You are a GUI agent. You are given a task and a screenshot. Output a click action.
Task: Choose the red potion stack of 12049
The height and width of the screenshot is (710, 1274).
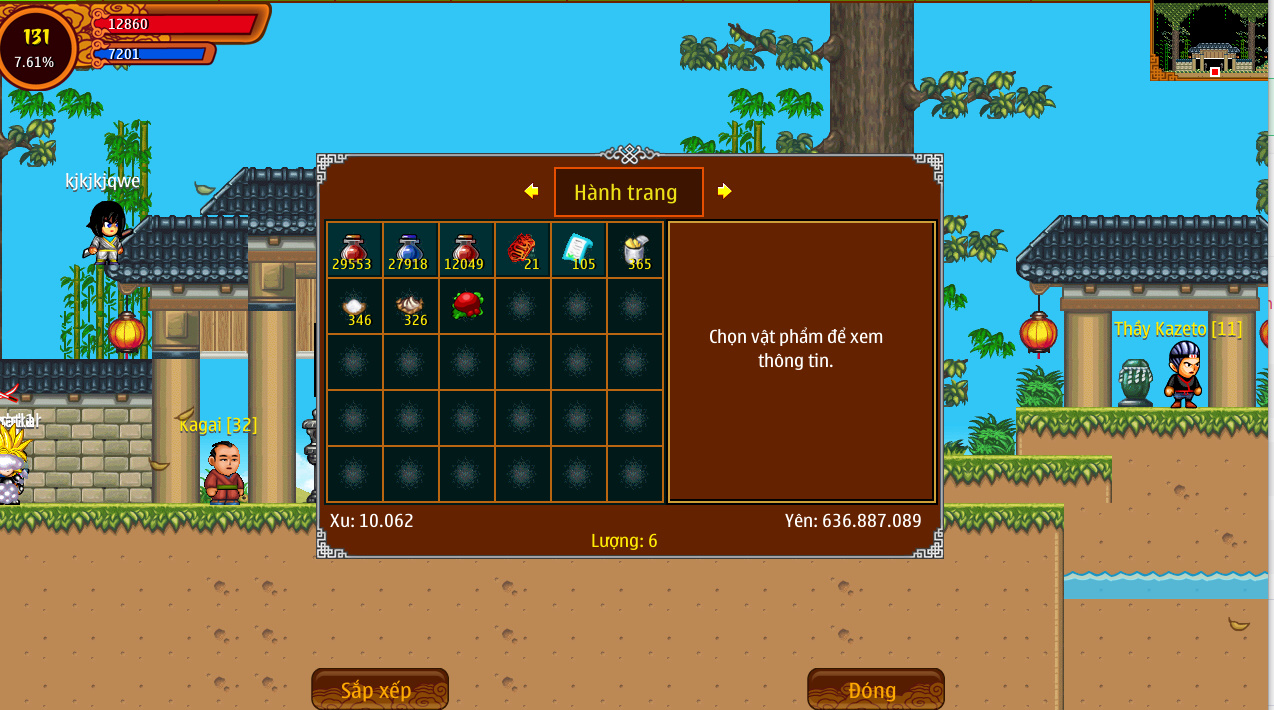point(467,250)
